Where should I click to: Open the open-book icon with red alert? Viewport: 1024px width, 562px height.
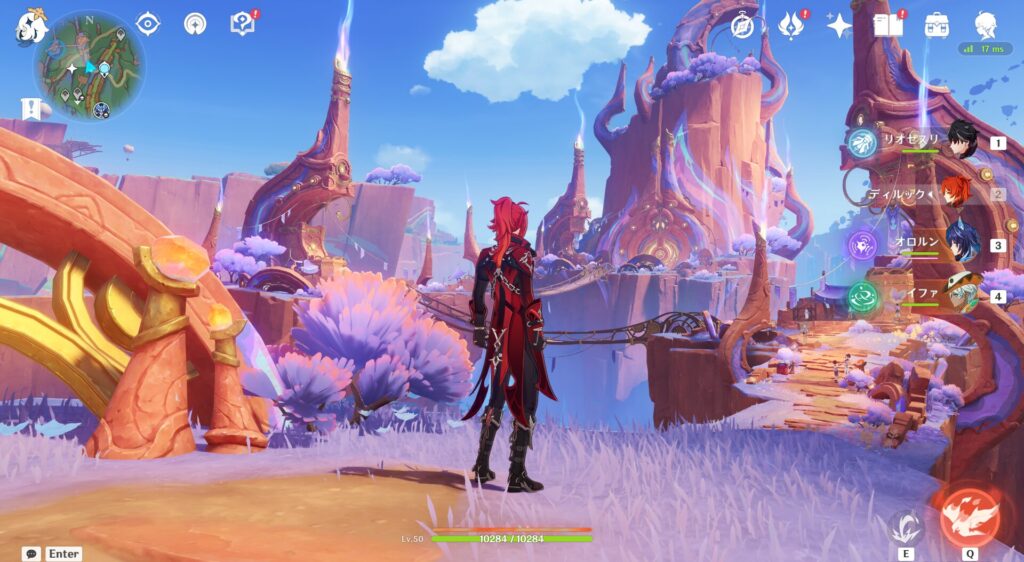(887, 25)
